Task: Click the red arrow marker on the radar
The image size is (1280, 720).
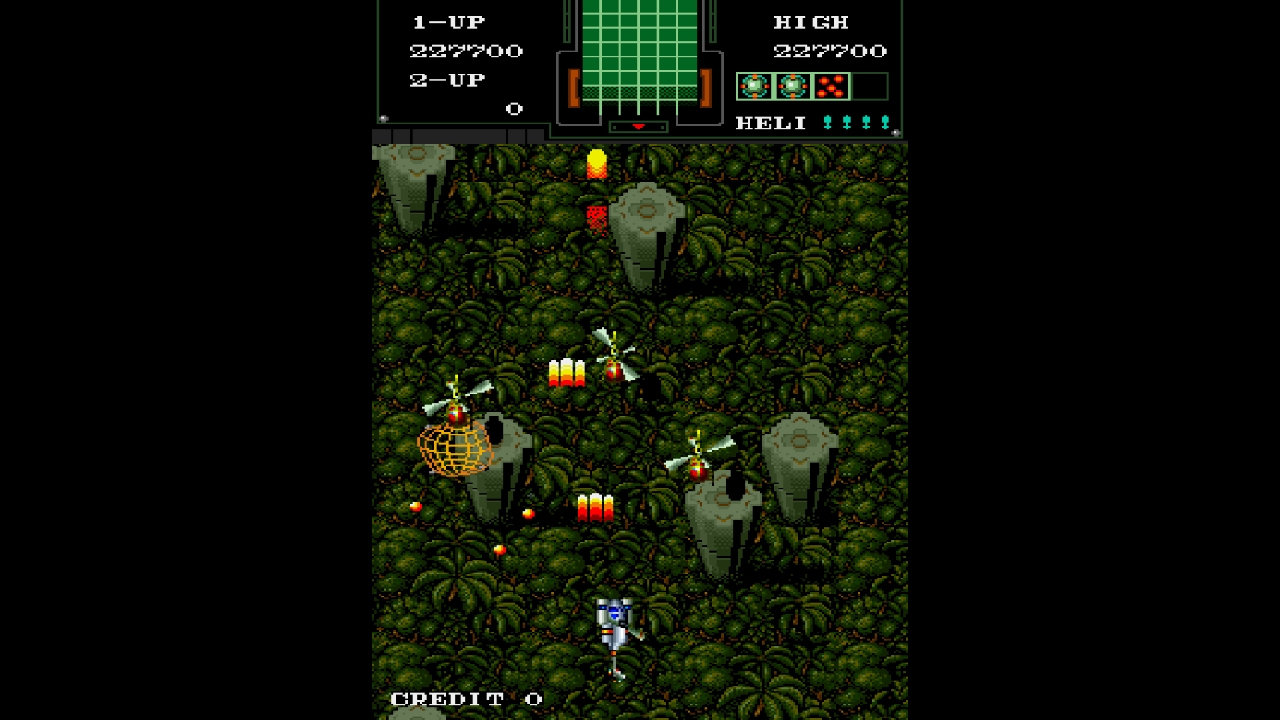Action: click(x=638, y=127)
